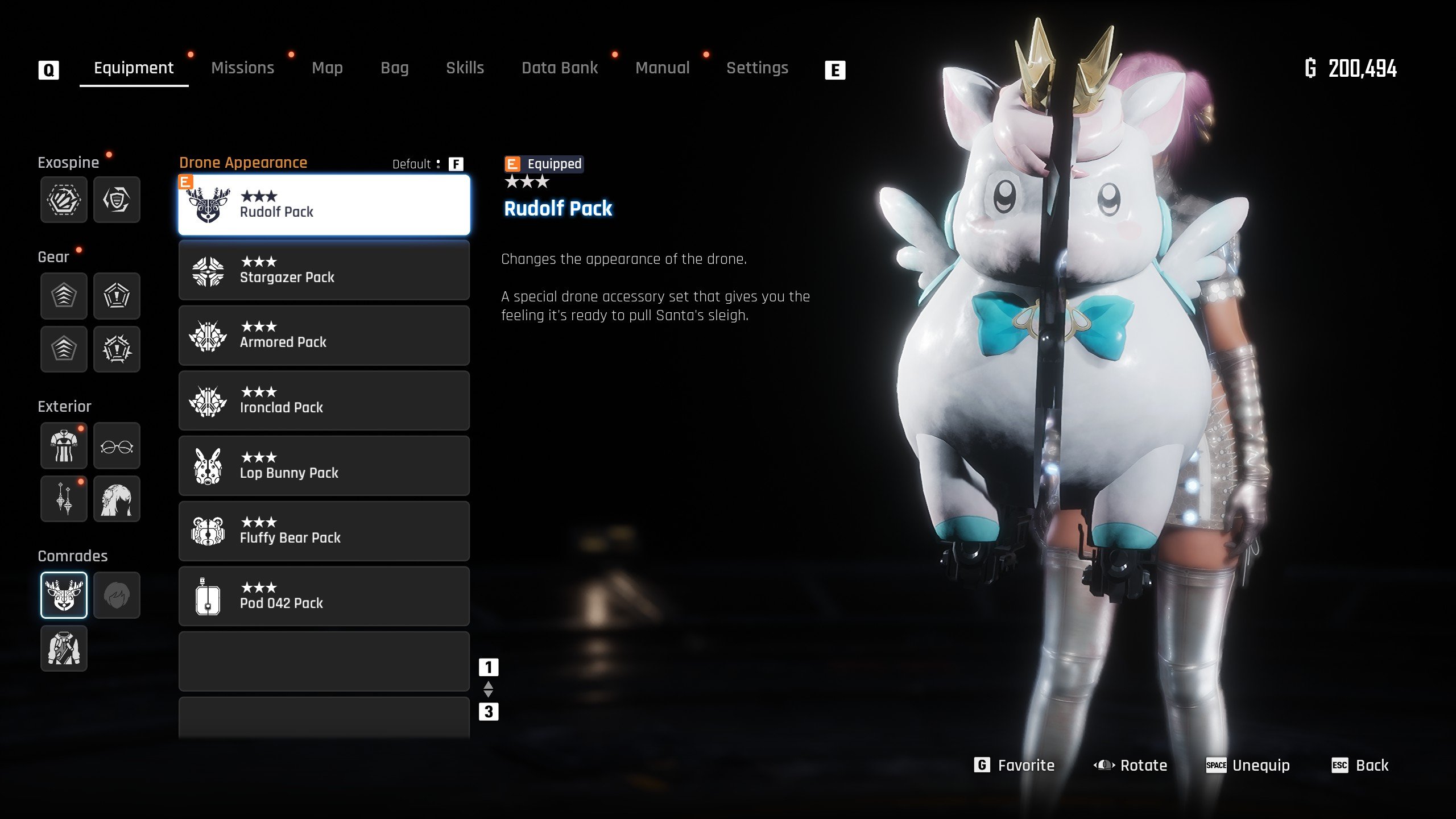Open the Data Bank tab
1456x819 pixels.
tap(560, 68)
